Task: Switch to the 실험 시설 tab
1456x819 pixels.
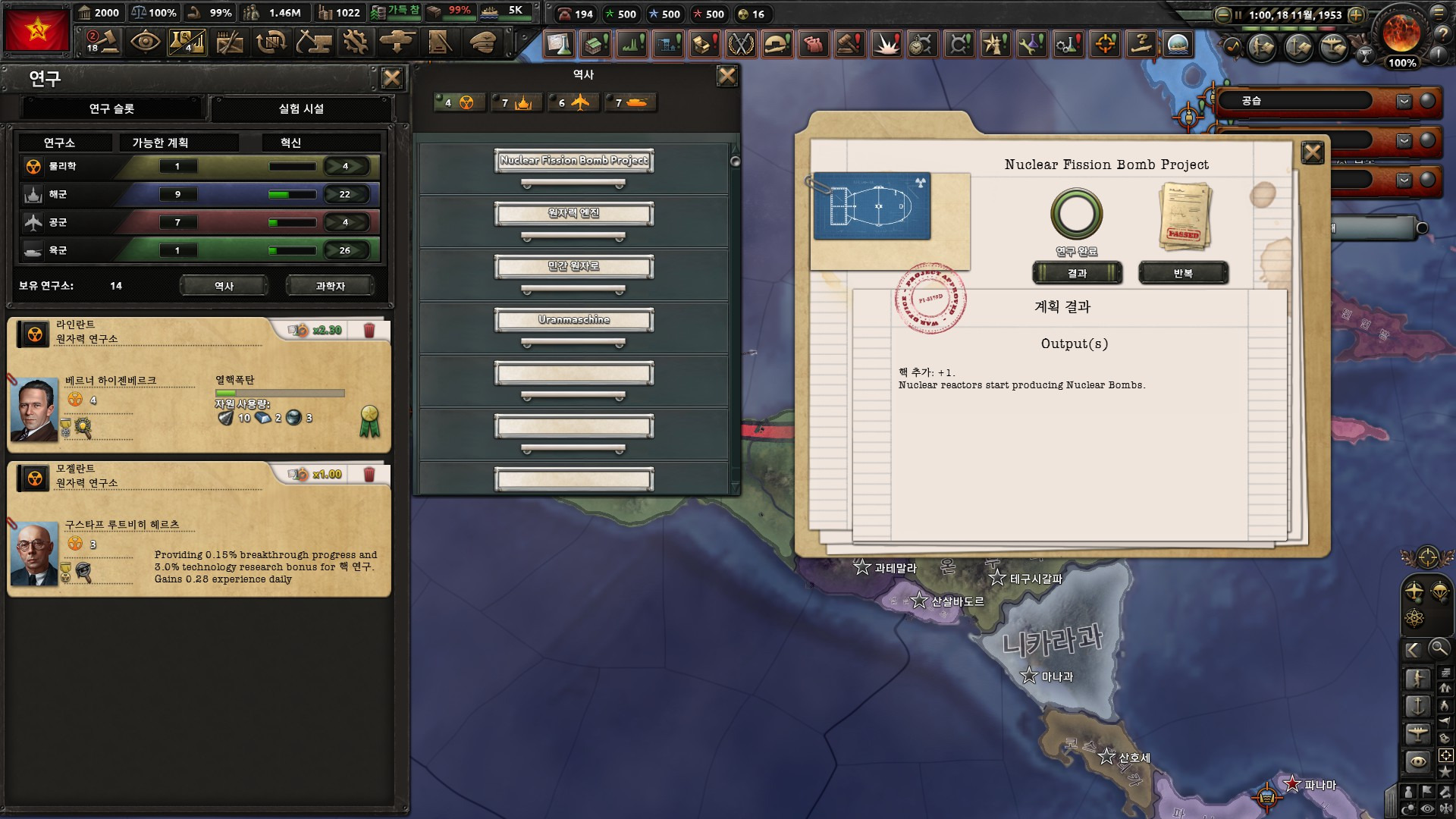Action: pos(301,108)
